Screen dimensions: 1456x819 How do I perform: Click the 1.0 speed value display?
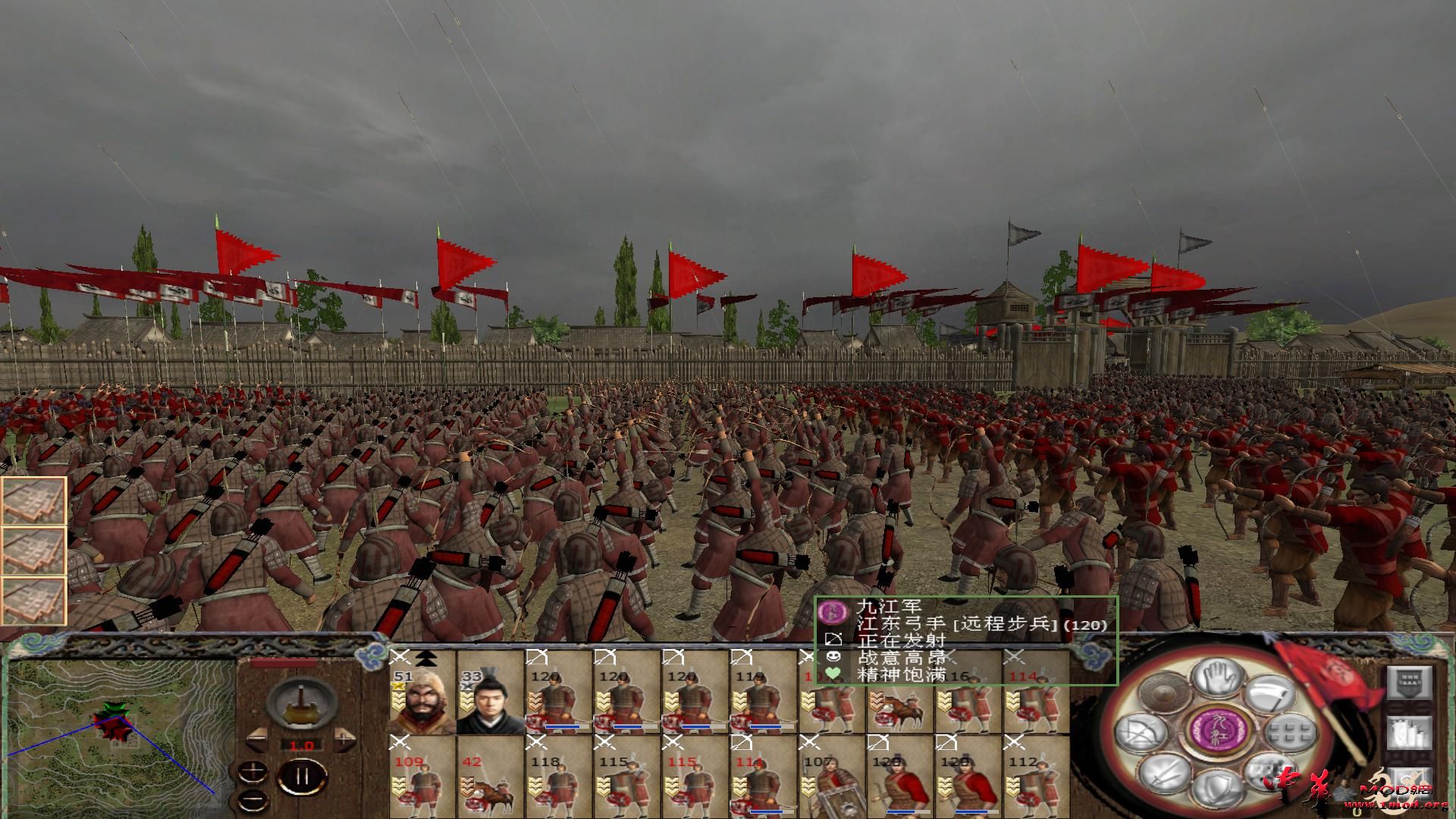[302, 745]
